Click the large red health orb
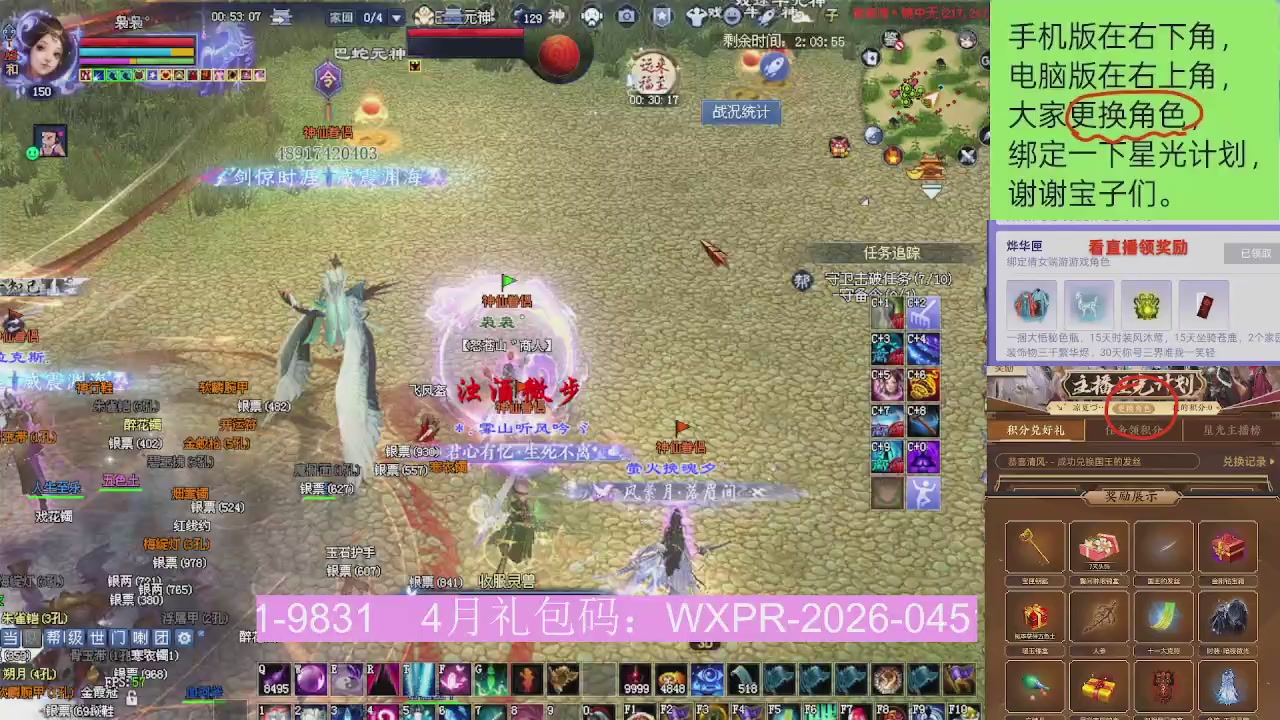This screenshot has width=1280, height=720. point(558,55)
